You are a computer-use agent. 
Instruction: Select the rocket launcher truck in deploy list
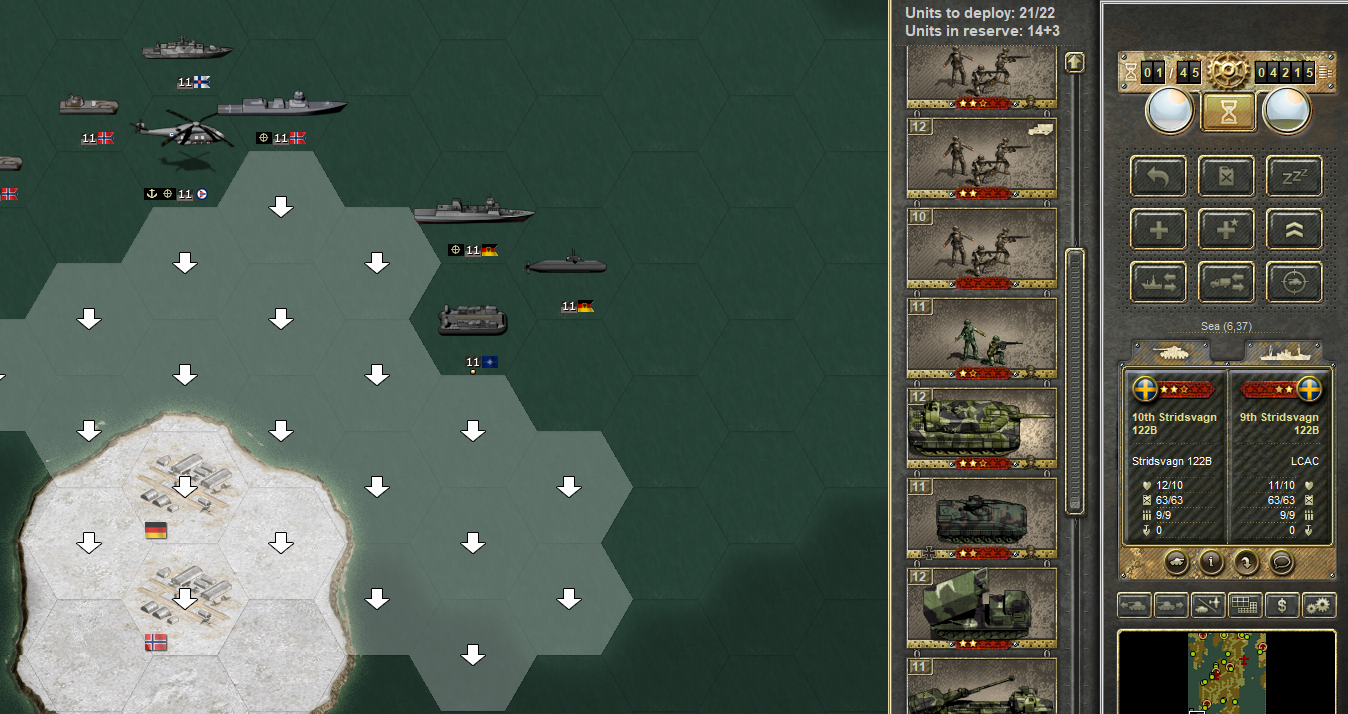coord(981,608)
